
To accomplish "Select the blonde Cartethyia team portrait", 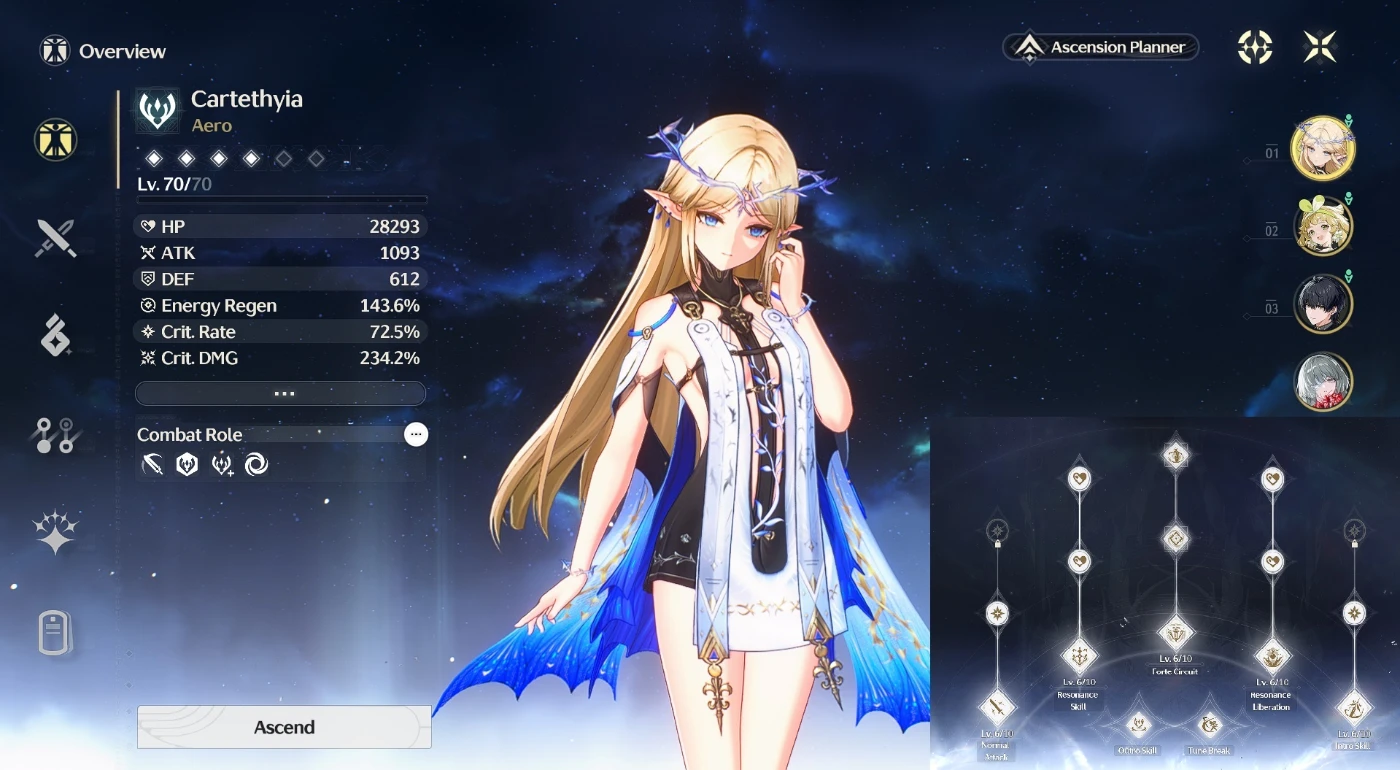I will [1322, 149].
